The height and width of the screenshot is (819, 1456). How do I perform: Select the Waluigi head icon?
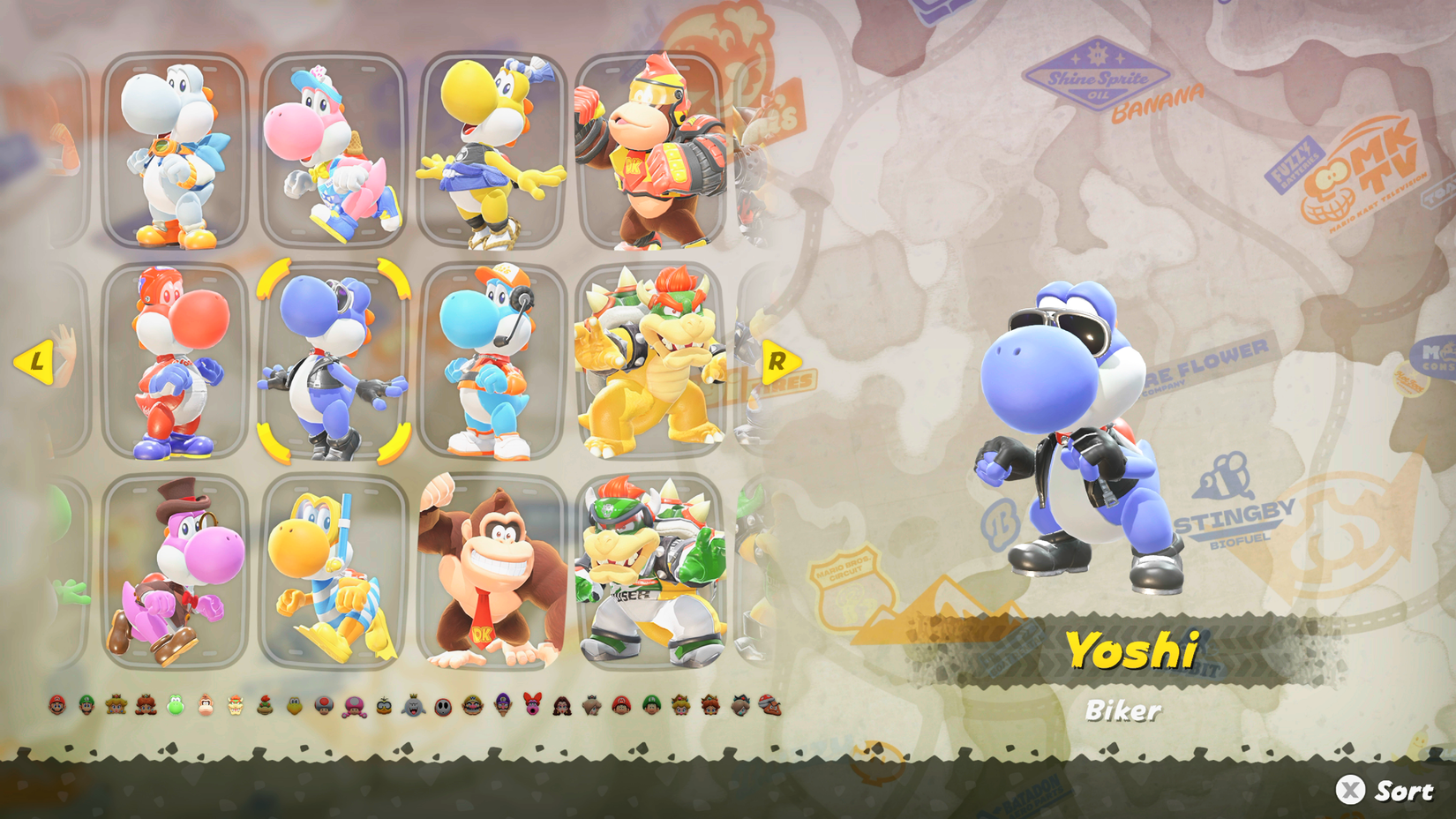click(501, 706)
